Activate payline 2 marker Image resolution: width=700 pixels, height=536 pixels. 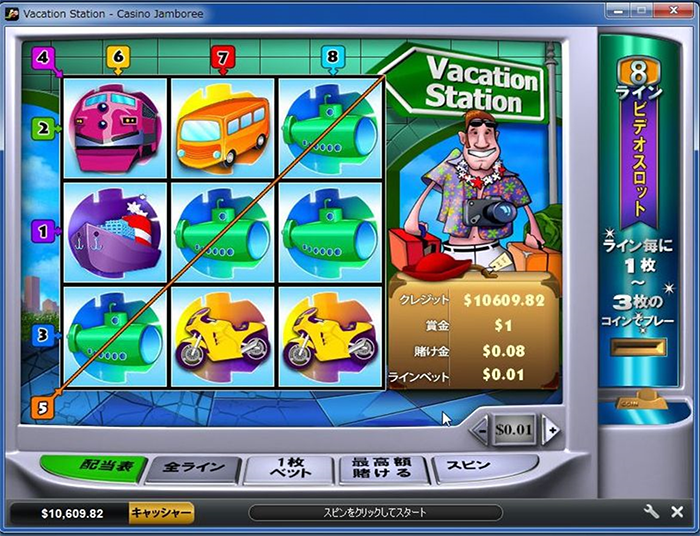[x=42, y=128]
